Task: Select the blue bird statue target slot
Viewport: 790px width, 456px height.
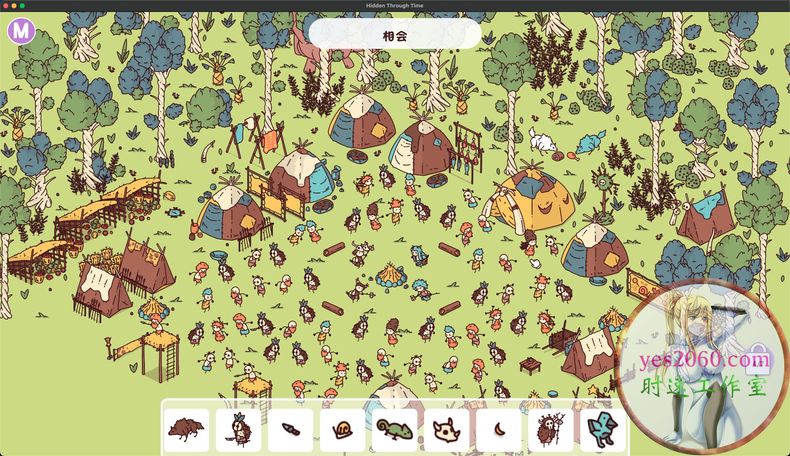Action: [x=602, y=430]
